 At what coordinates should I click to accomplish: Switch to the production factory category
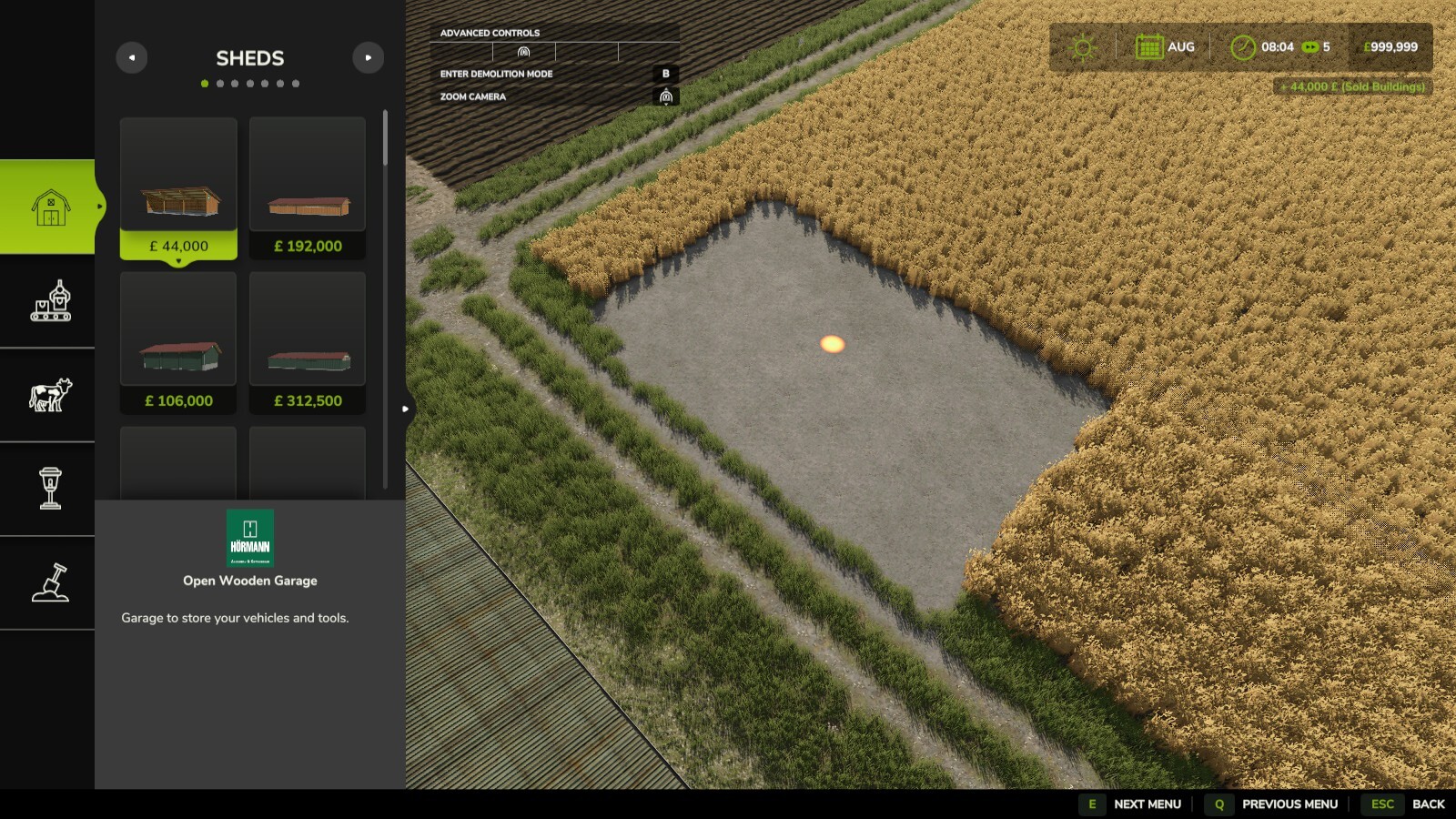click(50, 301)
